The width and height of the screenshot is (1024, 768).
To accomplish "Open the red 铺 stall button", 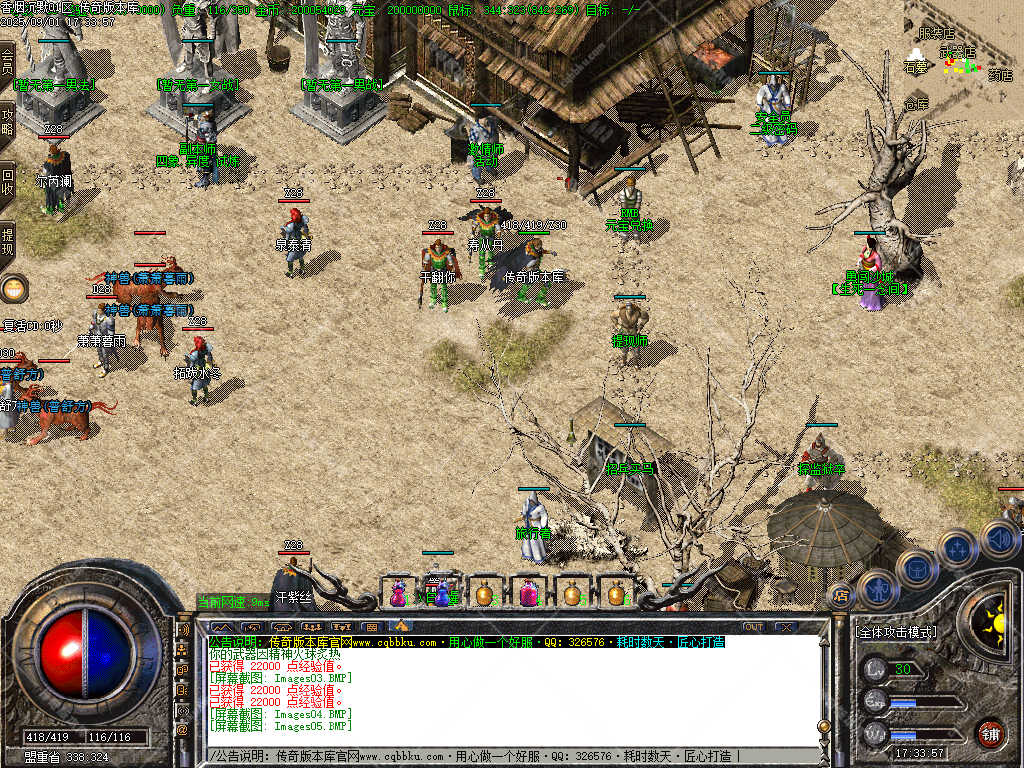I will click(x=990, y=733).
